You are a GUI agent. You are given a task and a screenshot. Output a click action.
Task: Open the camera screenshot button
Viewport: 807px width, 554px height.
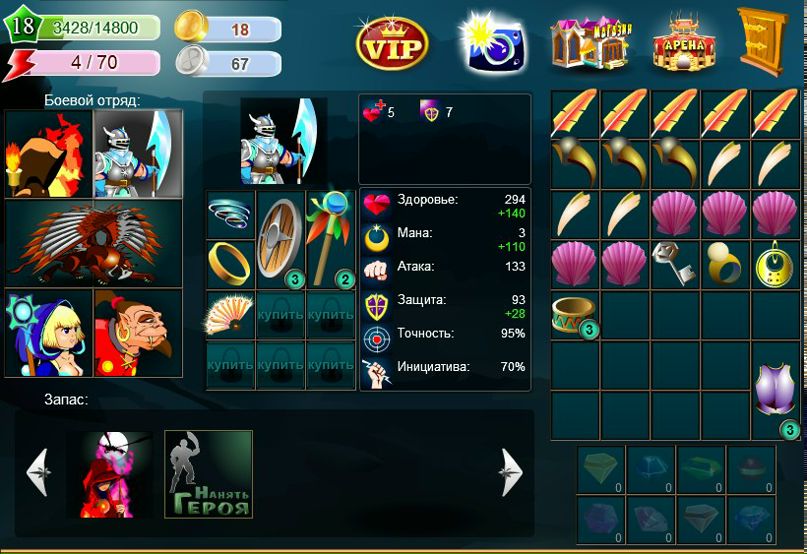pos(492,43)
